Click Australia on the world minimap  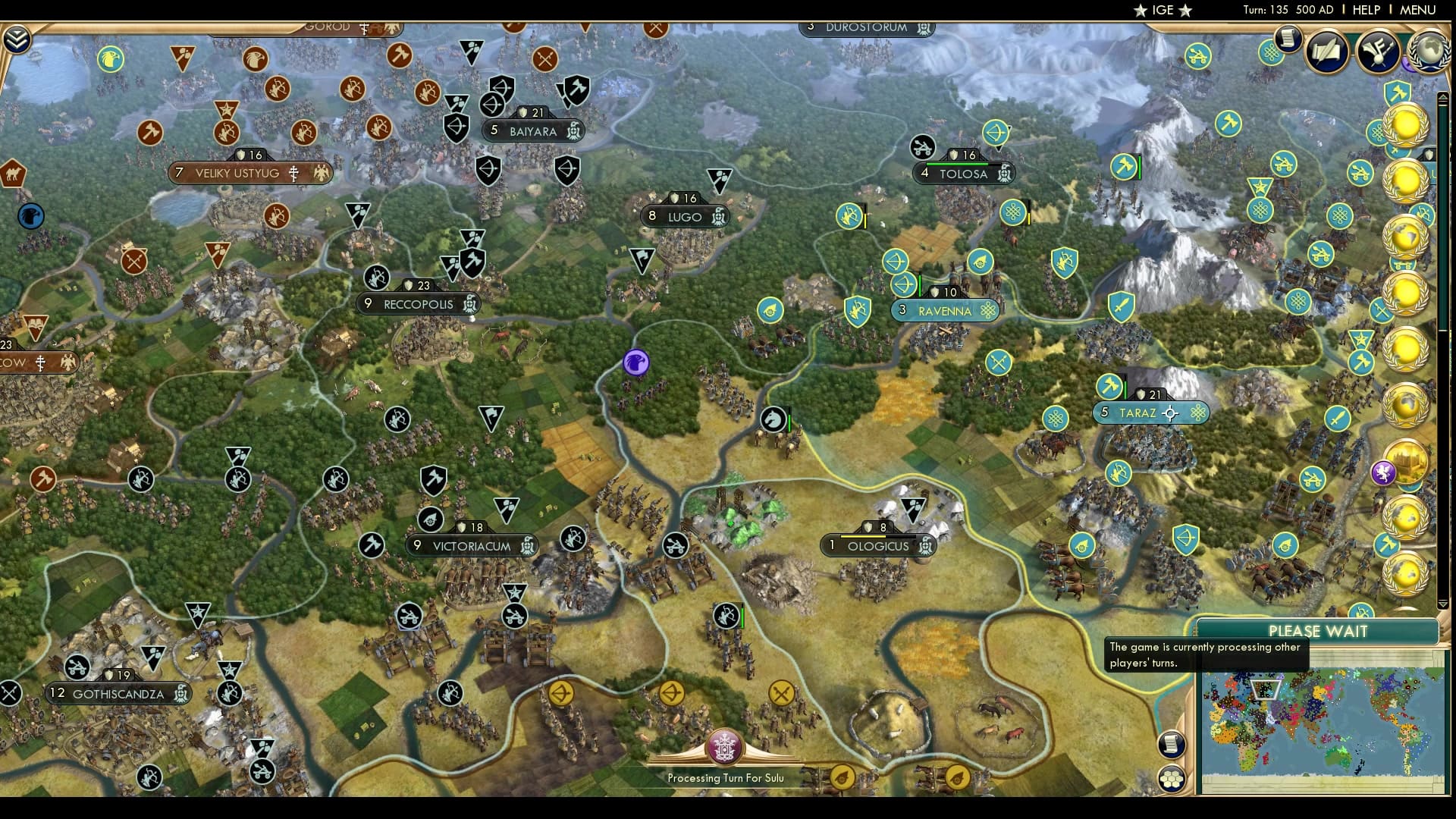pos(1338,758)
